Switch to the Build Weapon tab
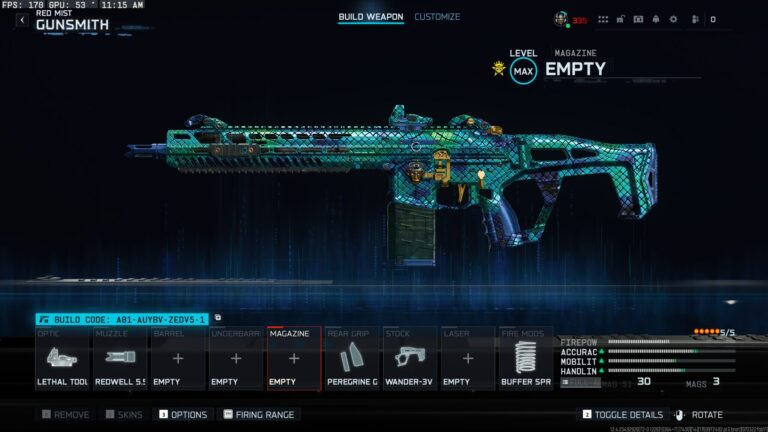 [370, 17]
